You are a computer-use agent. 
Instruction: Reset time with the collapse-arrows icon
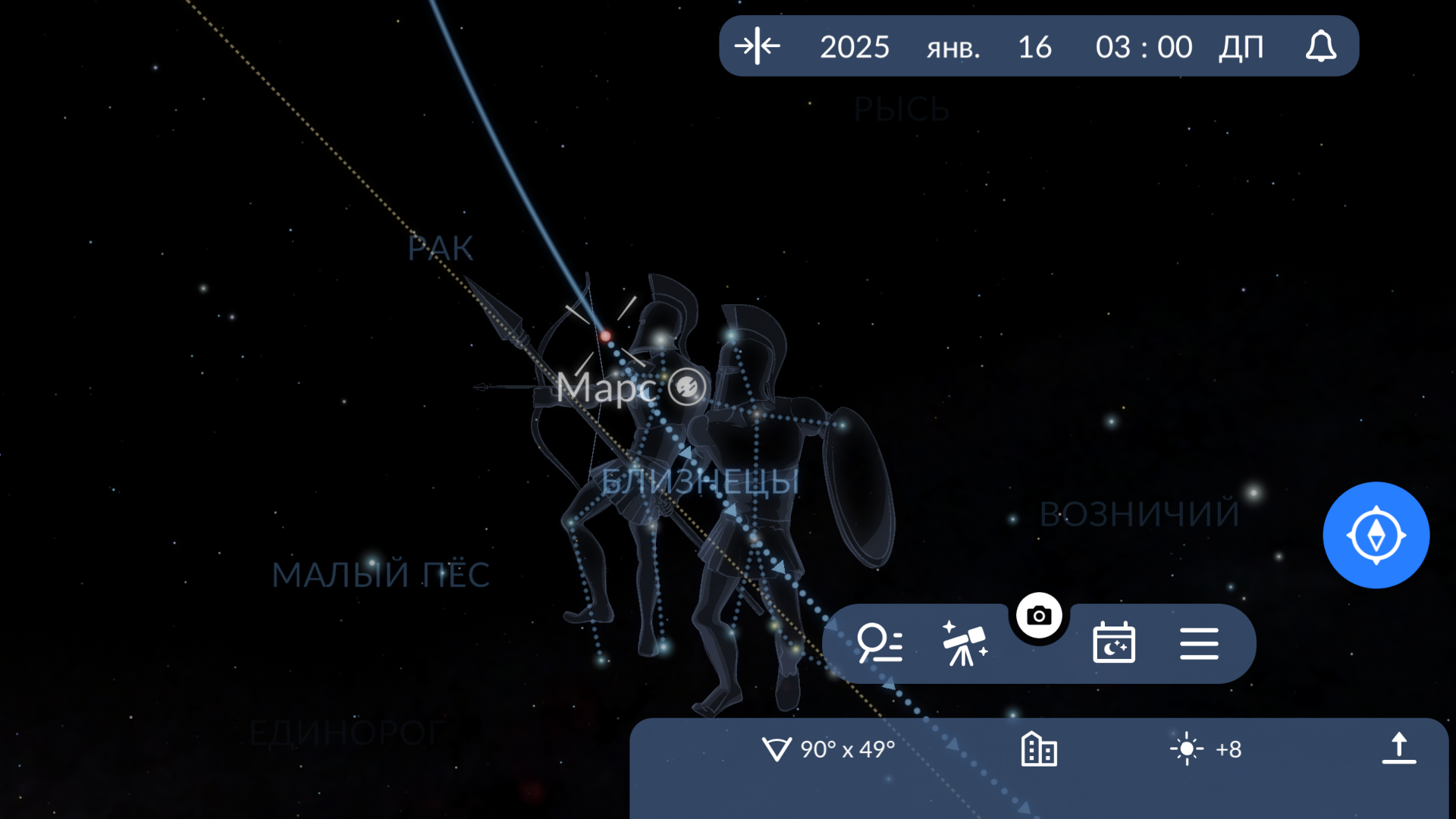757,46
